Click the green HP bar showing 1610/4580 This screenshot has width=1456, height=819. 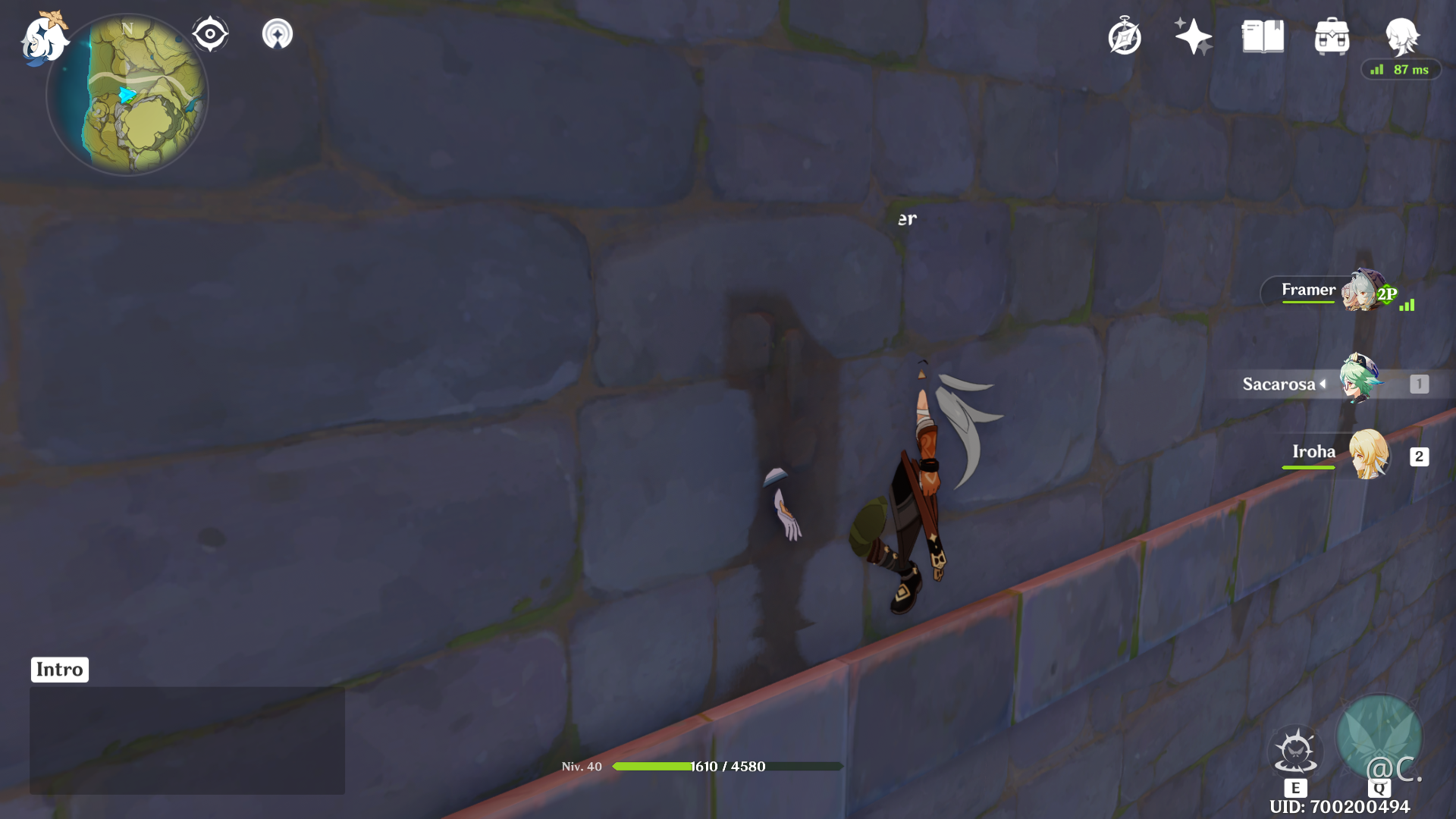point(730,766)
